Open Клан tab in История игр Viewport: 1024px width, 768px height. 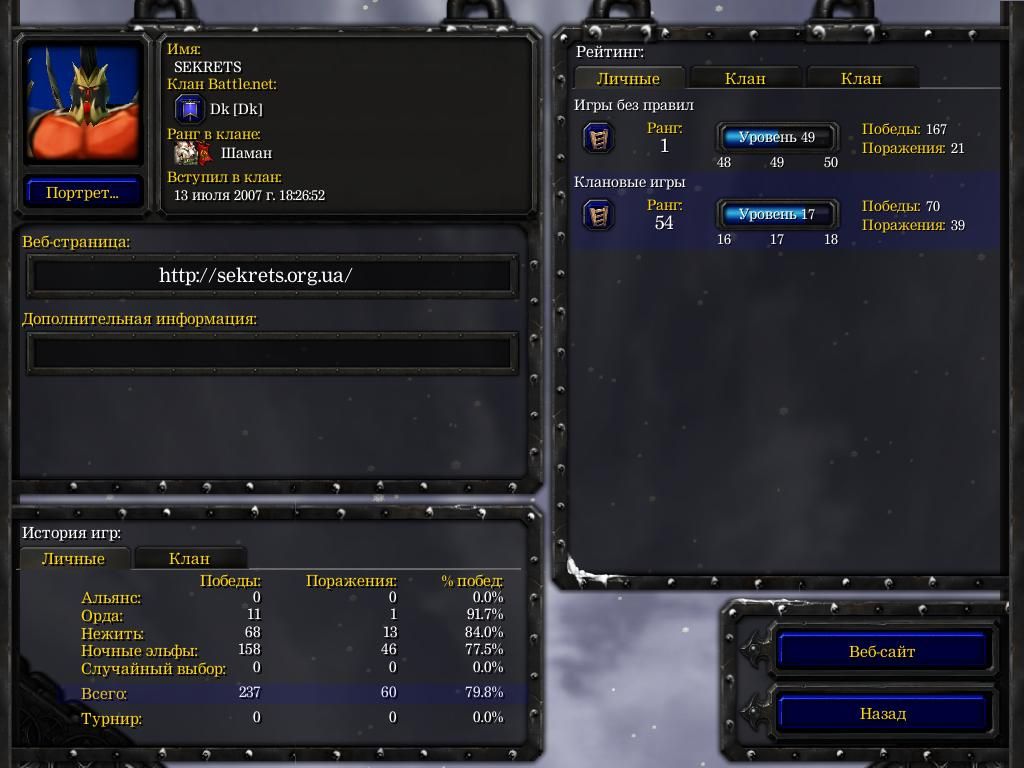tap(189, 559)
